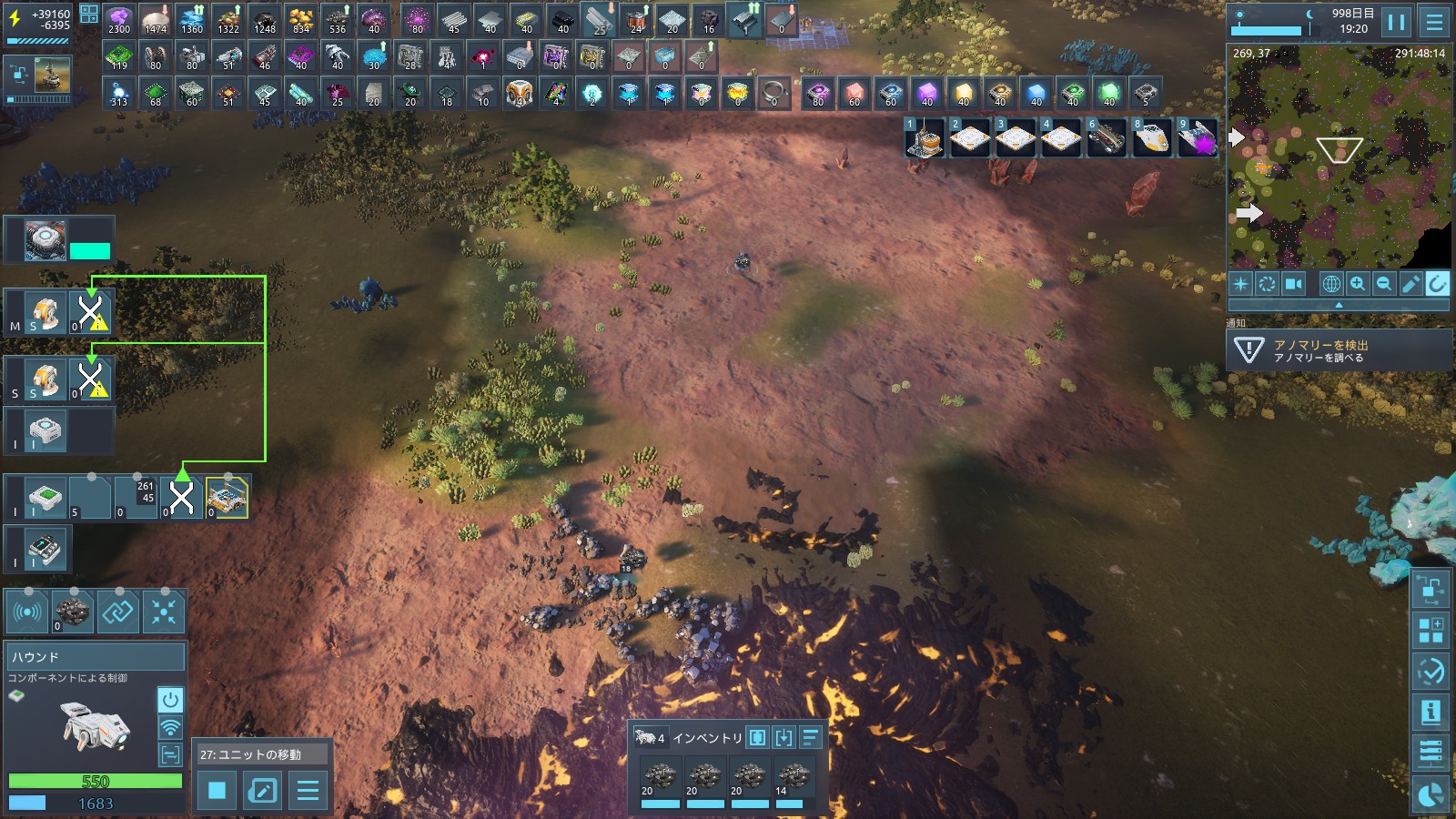Select the minimap pencil drawing tool
The image size is (1456, 819).
pyautogui.click(x=1410, y=284)
